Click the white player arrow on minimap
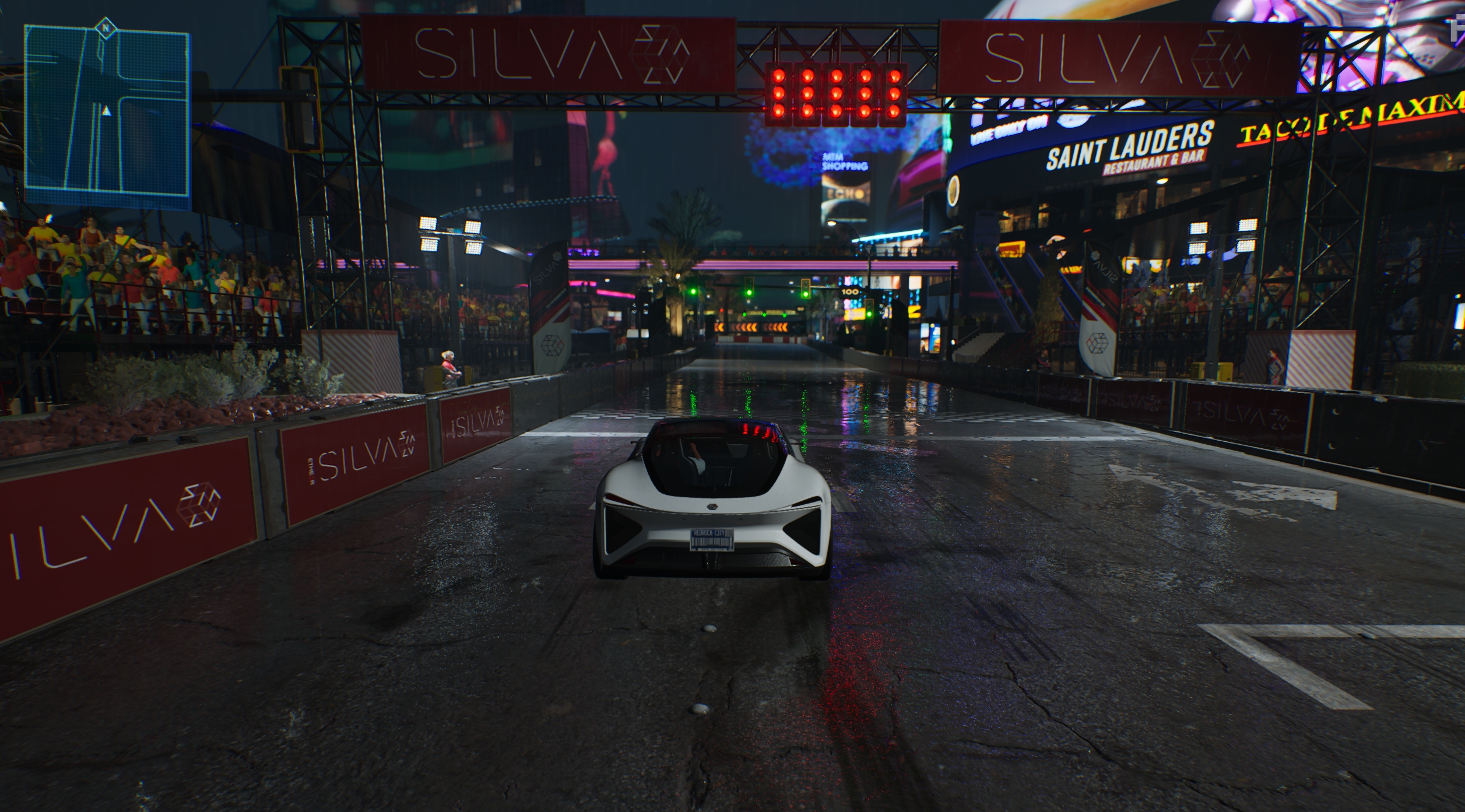This screenshot has height=812, width=1465. pyautogui.click(x=106, y=110)
